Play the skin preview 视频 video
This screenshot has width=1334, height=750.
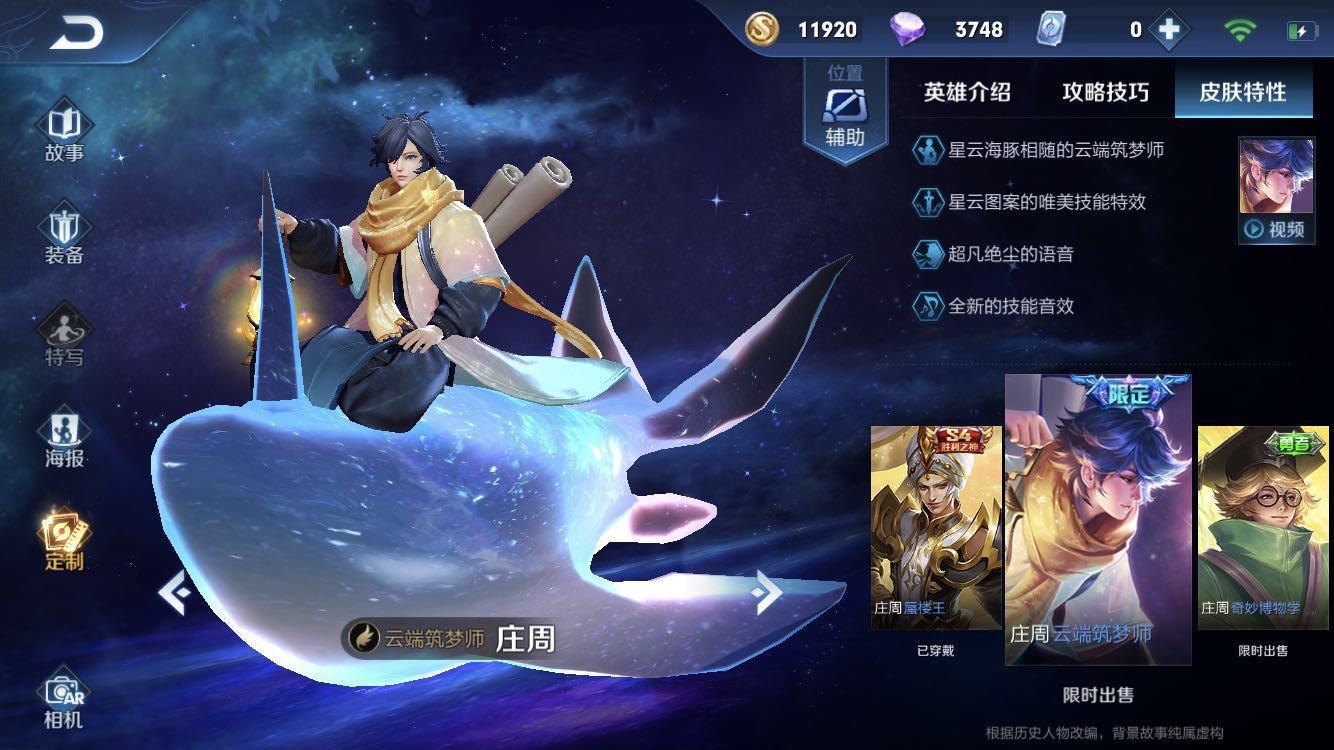click(1277, 226)
